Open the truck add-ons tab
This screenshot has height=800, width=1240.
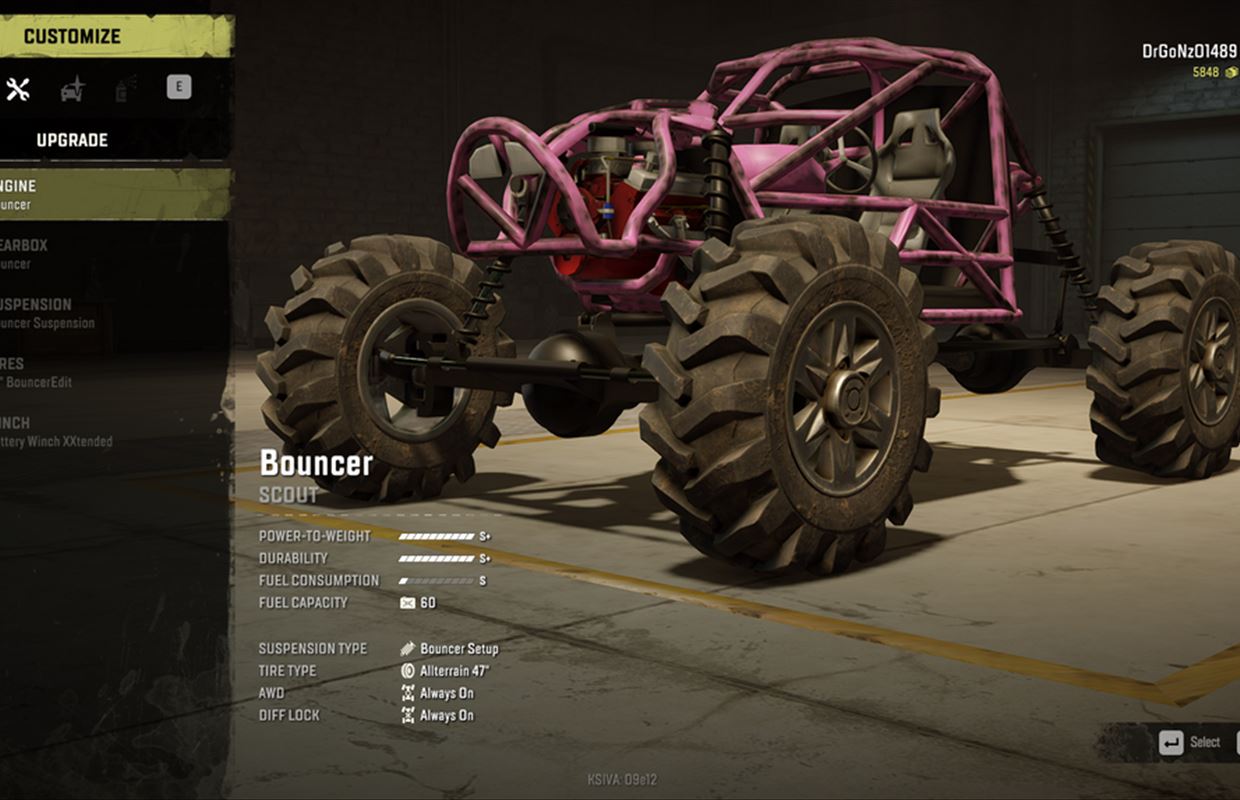(73, 89)
